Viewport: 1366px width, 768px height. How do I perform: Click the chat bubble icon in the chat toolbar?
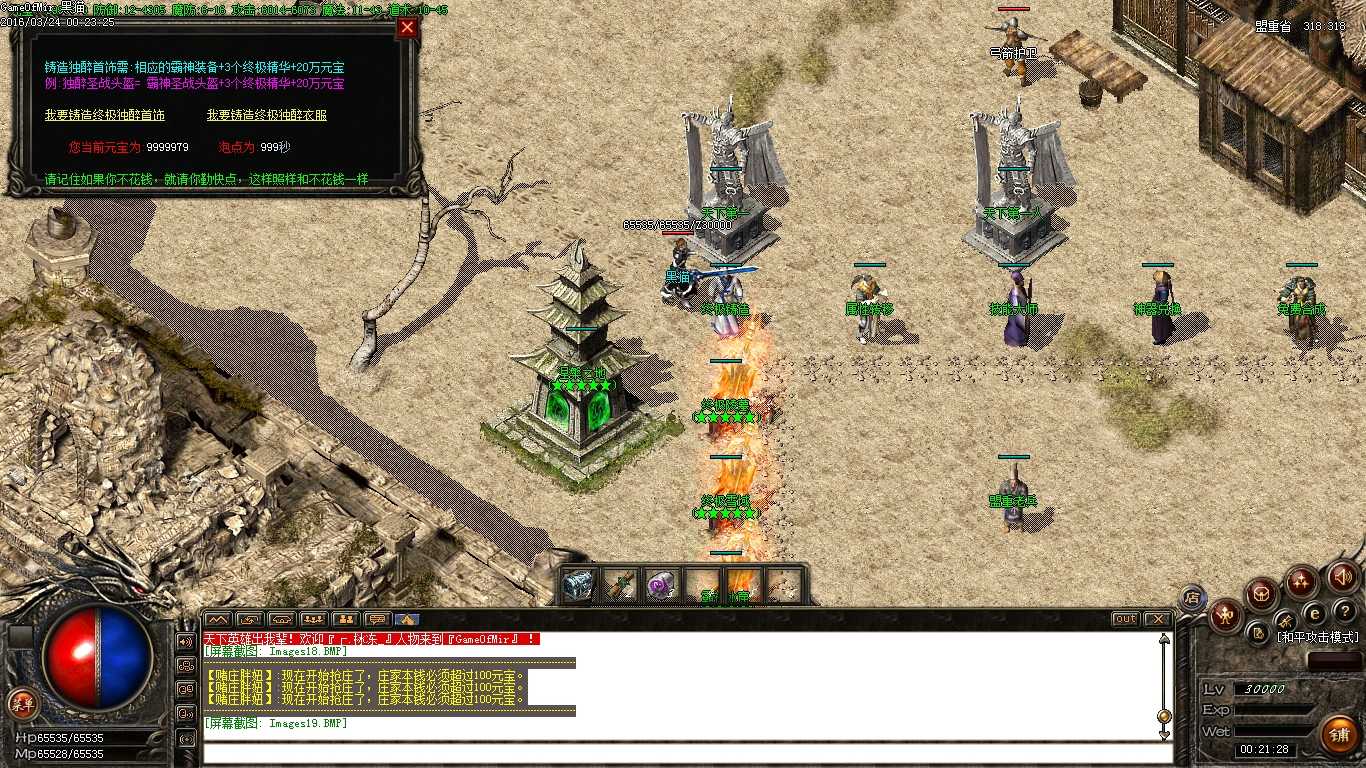378,618
